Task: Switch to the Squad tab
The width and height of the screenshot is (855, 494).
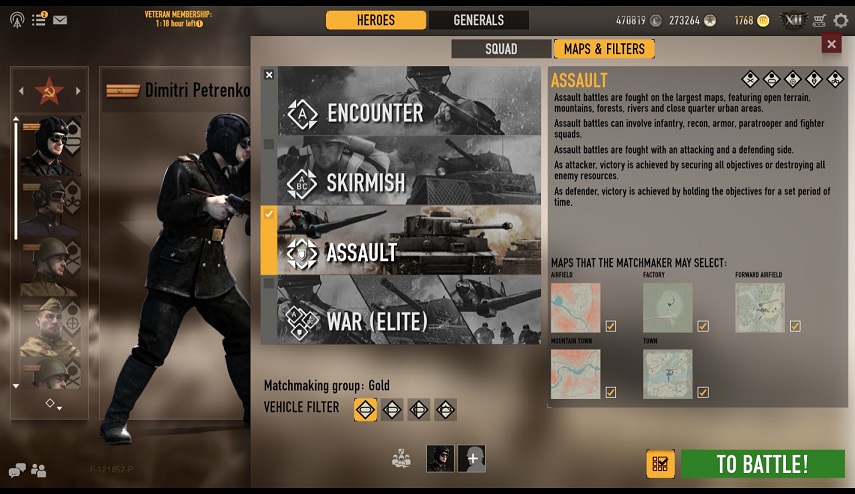Action: click(501, 48)
